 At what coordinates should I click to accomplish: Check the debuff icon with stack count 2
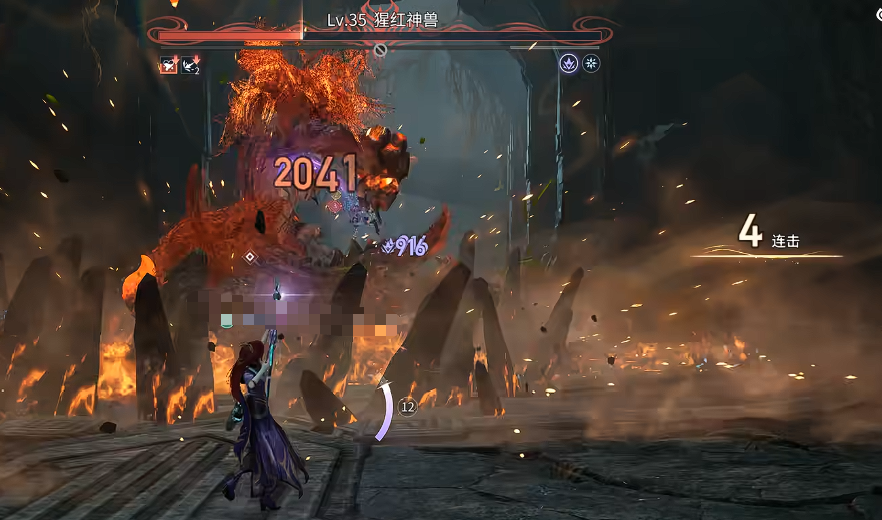(x=190, y=65)
